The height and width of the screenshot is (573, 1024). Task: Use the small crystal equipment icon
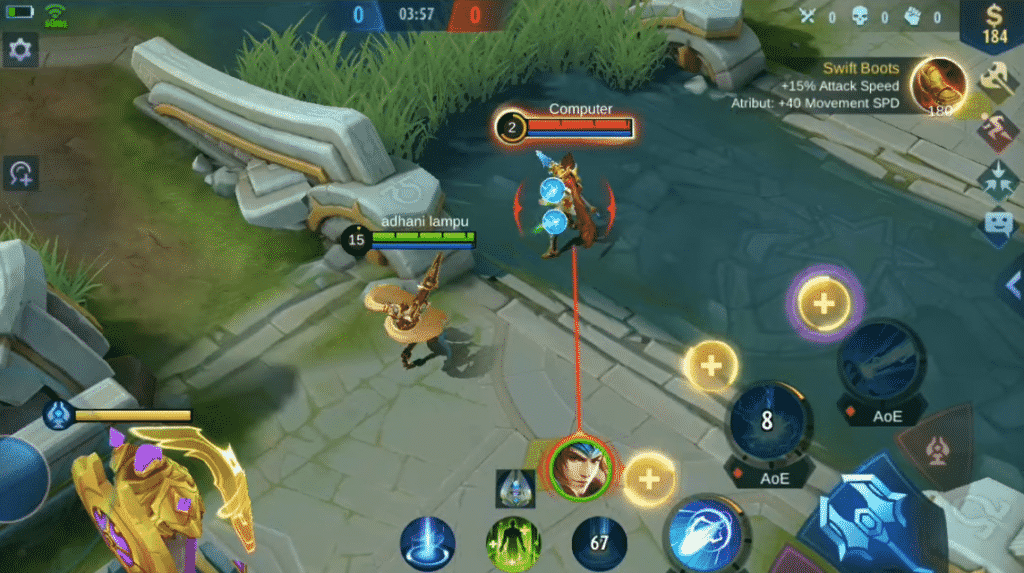pyautogui.click(x=515, y=487)
